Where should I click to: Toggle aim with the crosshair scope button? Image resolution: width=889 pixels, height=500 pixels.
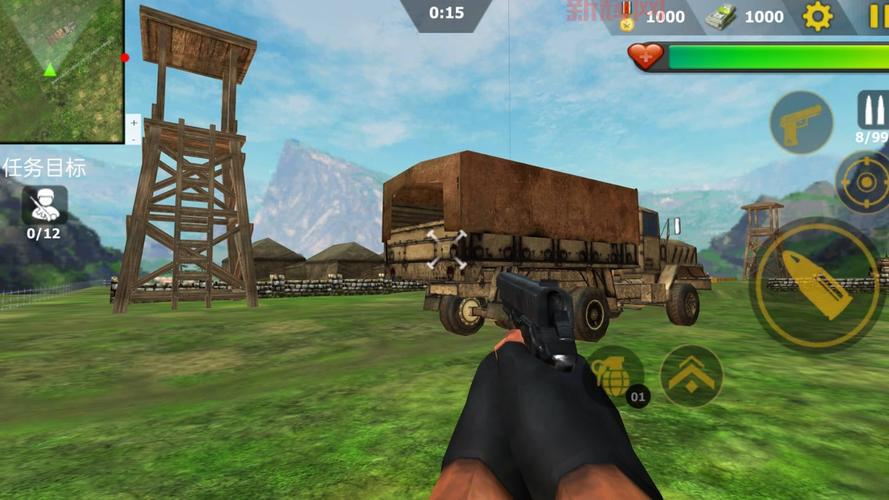(862, 182)
